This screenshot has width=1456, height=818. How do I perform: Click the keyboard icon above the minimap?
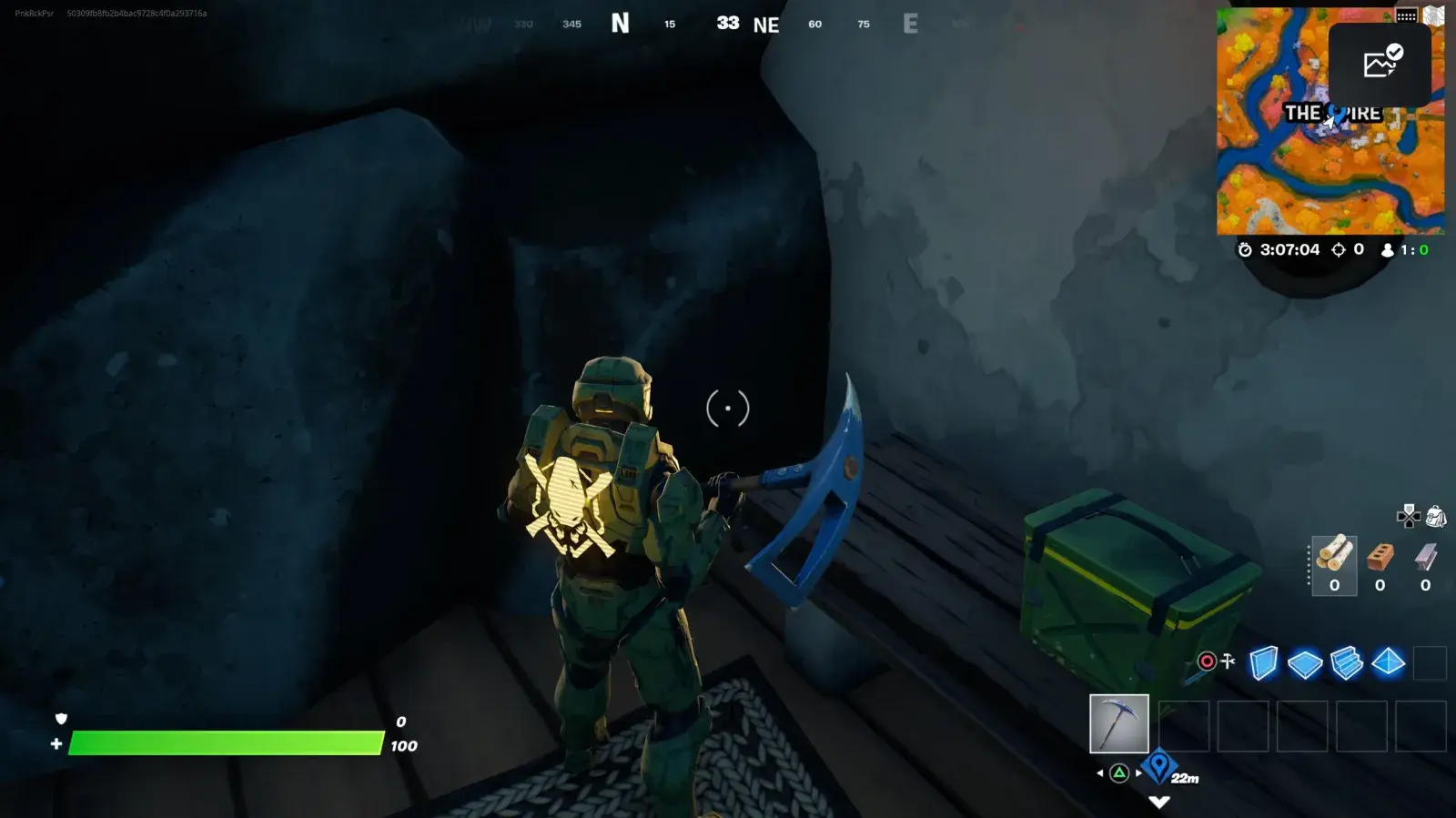[1406, 15]
